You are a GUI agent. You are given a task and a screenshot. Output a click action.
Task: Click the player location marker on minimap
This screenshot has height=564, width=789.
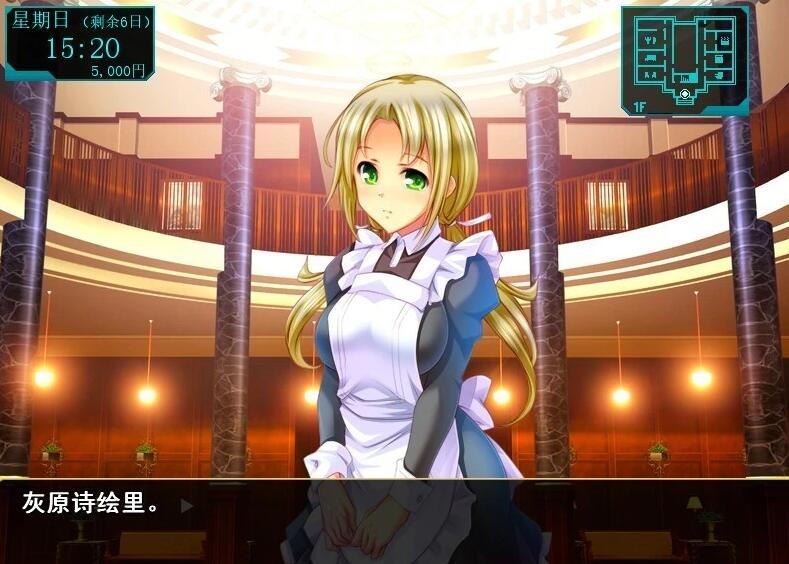684,94
